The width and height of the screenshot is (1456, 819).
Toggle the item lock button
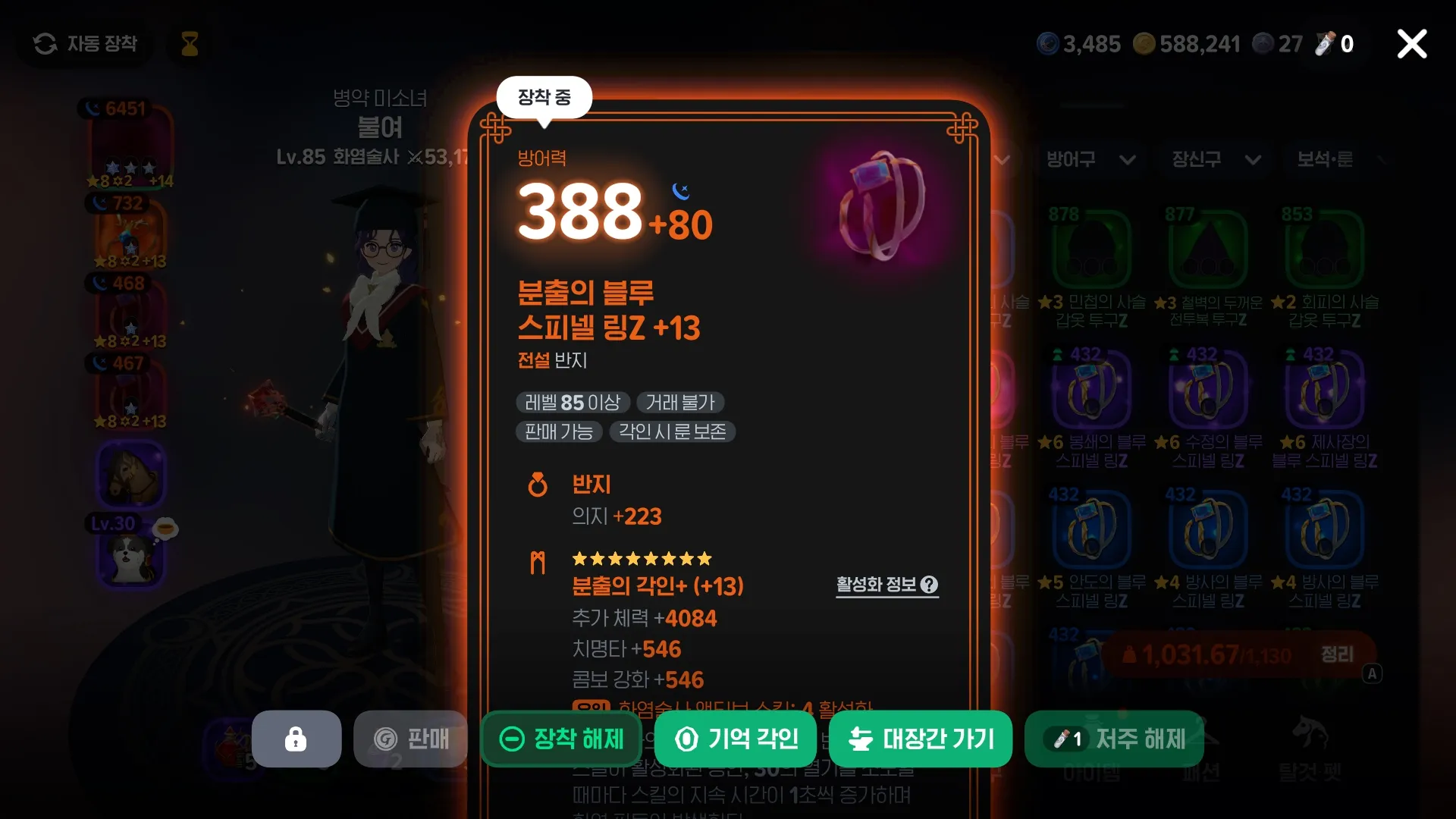click(296, 739)
